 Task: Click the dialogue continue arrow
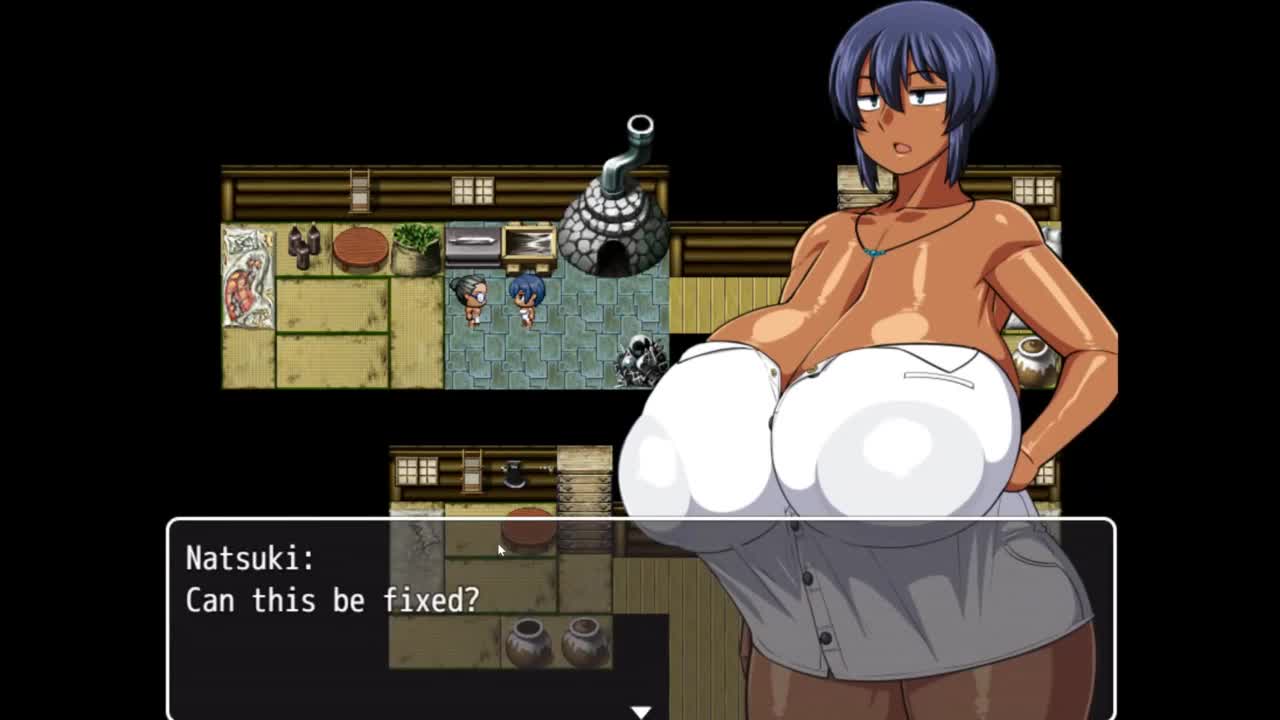click(x=640, y=711)
